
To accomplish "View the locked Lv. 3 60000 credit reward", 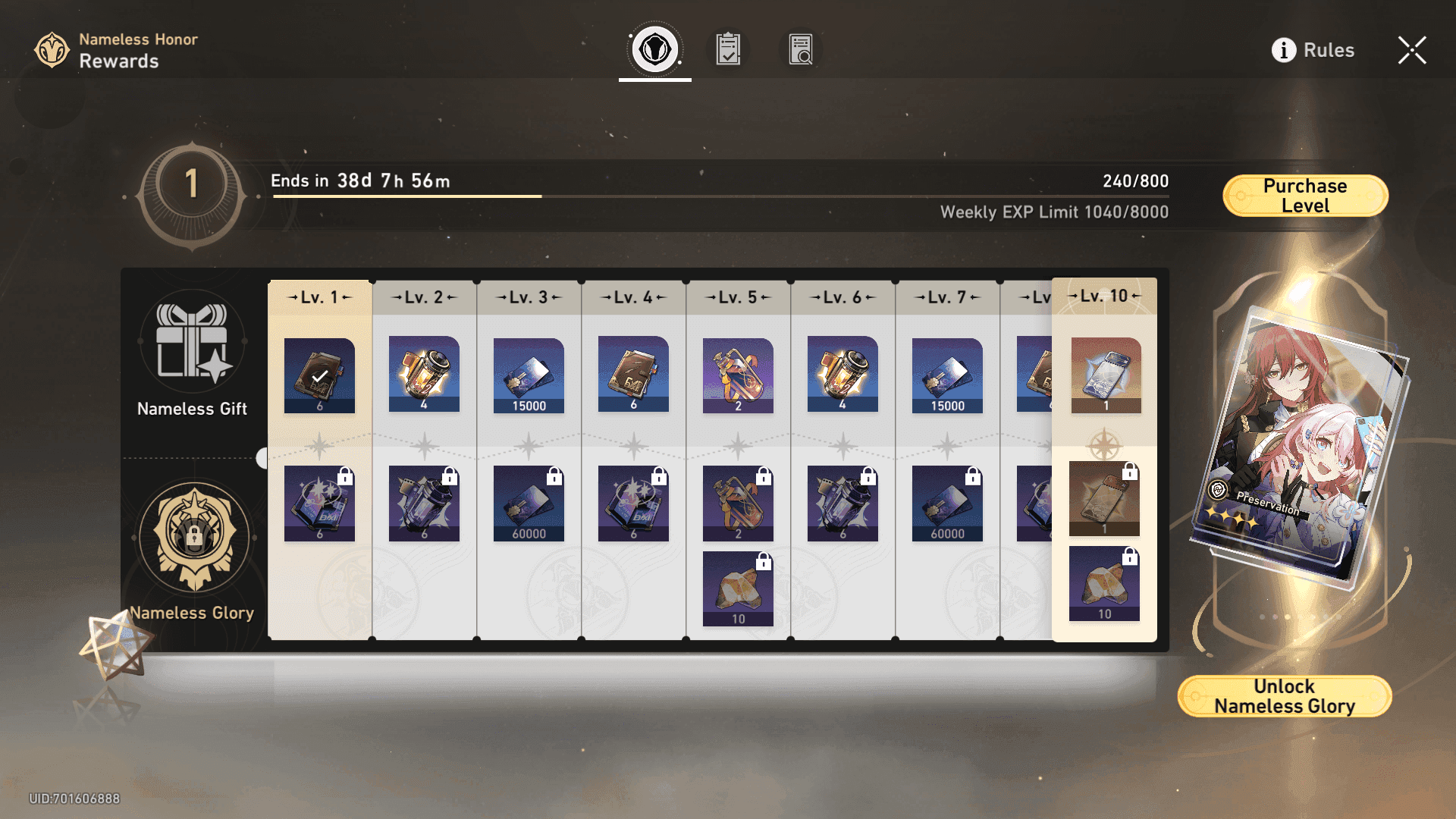I will click(529, 503).
